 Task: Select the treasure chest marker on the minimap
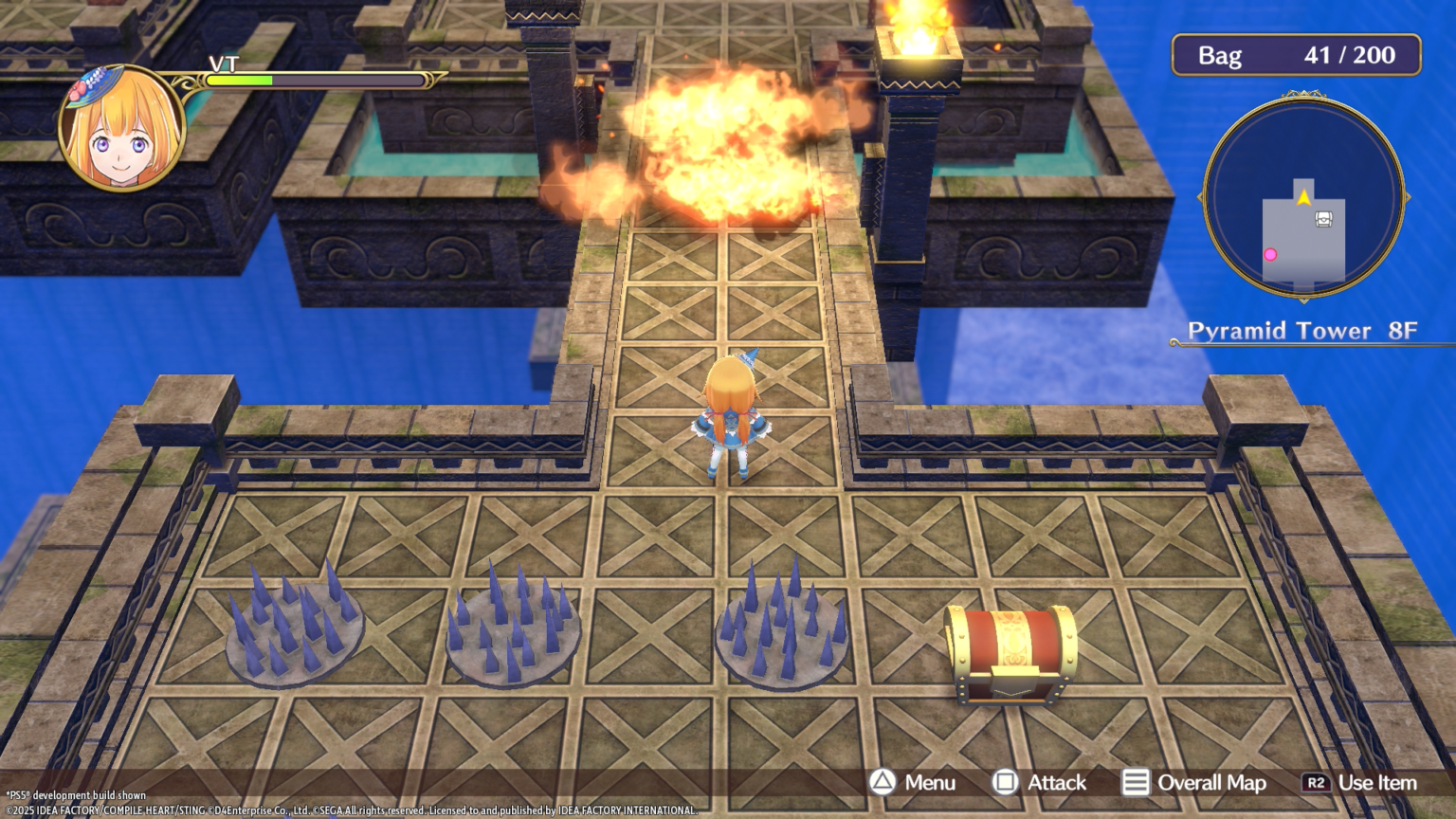(1323, 220)
